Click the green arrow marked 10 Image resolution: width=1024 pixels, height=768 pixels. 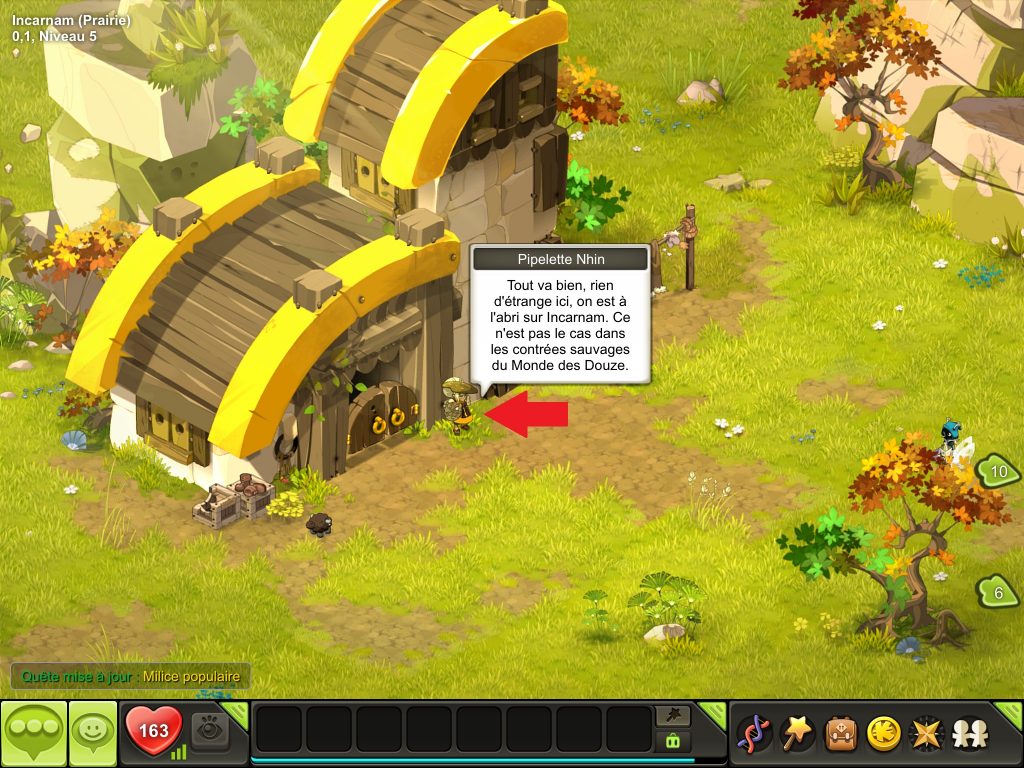[x=997, y=471]
